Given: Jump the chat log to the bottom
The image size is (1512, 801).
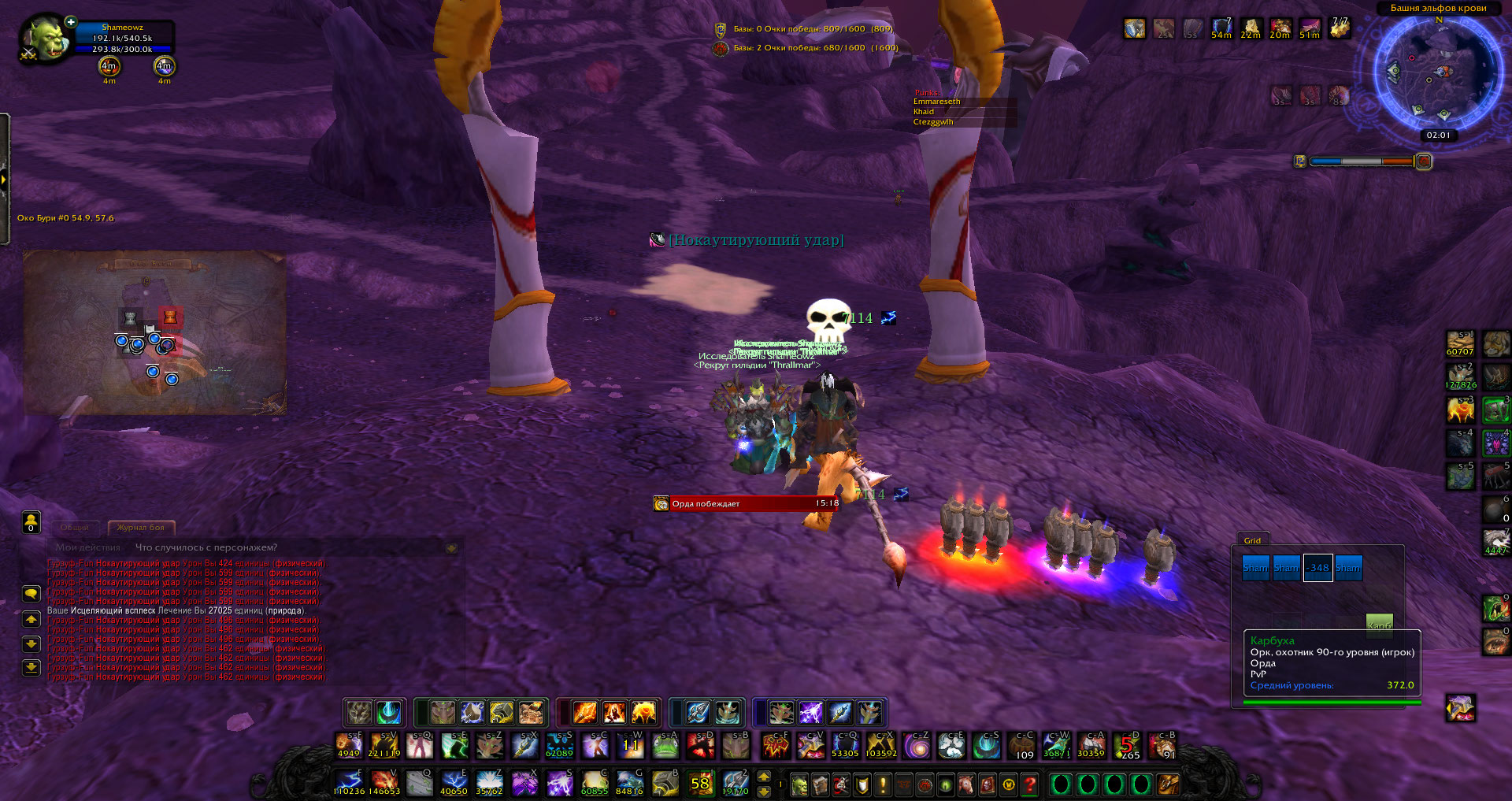Looking at the screenshot, I should (31, 668).
